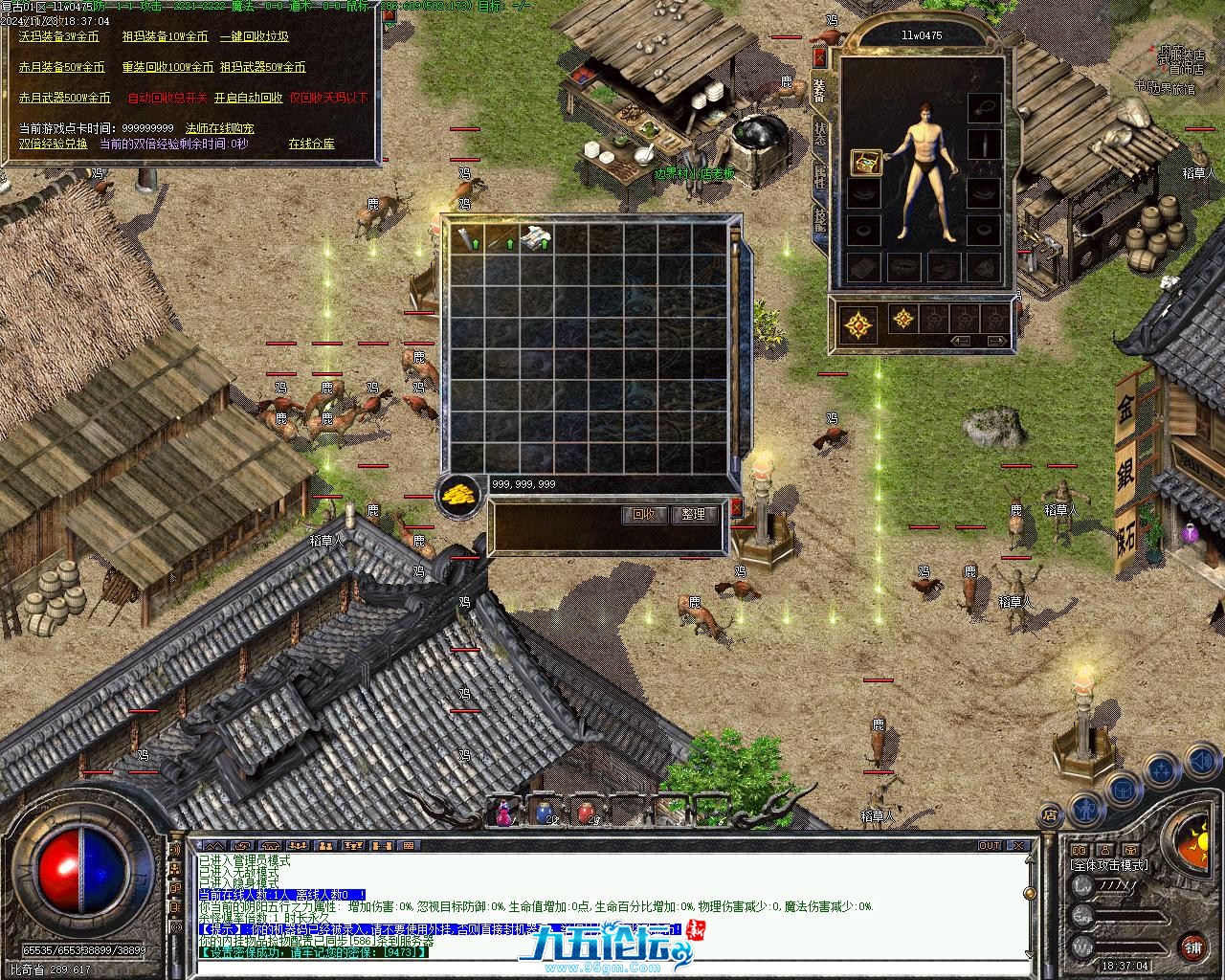Choose 一键回收垃圾 to recycle junk
1225x980 pixels.
(x=254, y=37)
